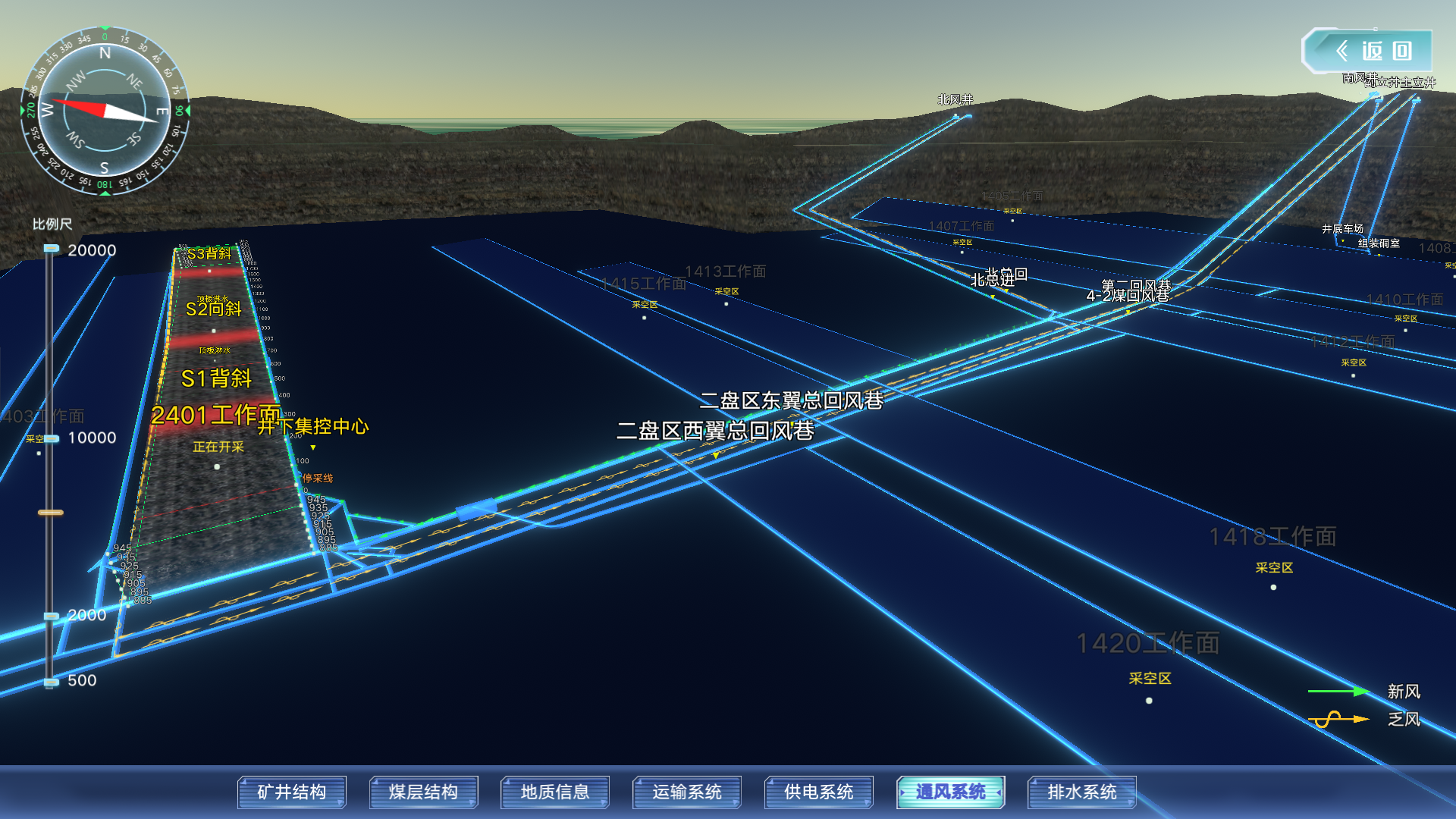The width and height of the screenshot is (1456, 819).
Task: Set the scale slider to 20000
Action: (x=51, y=249)
